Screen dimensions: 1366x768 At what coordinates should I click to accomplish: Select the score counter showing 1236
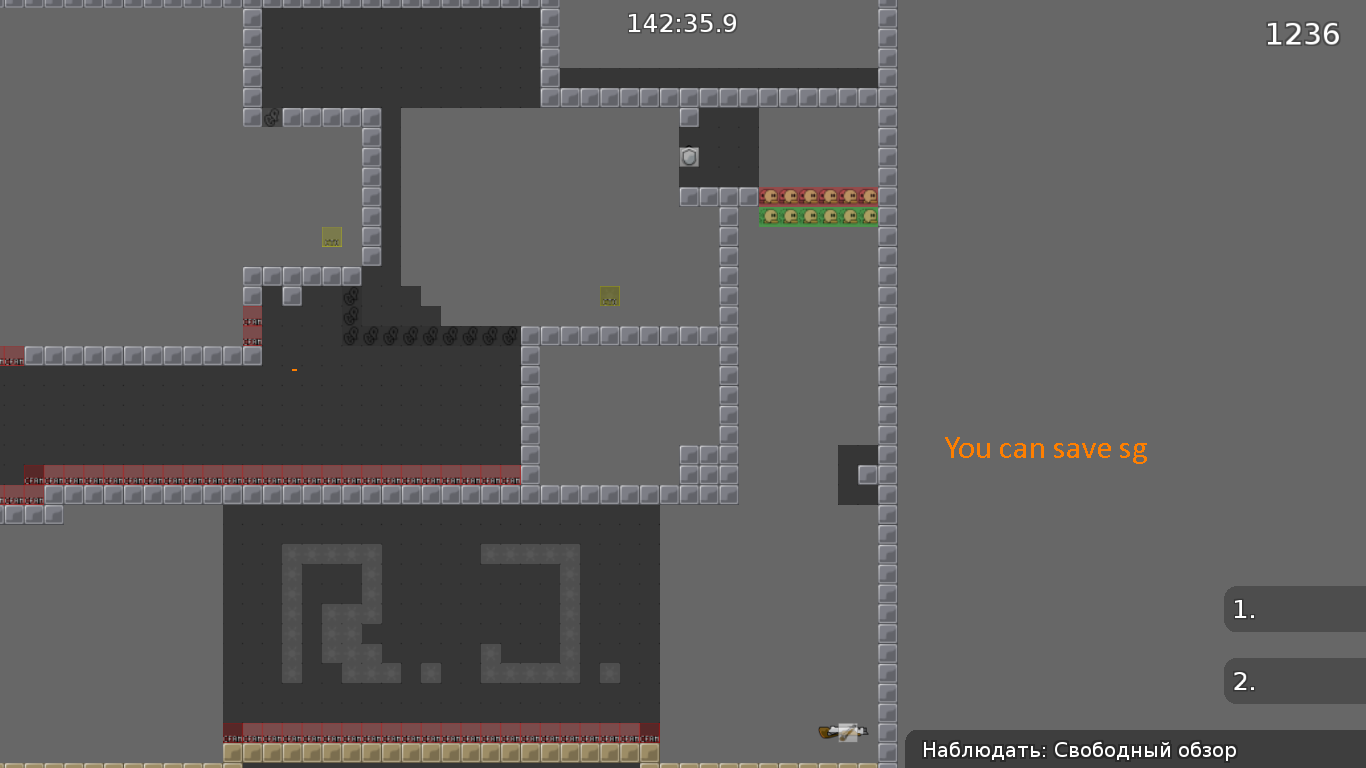1303,33
